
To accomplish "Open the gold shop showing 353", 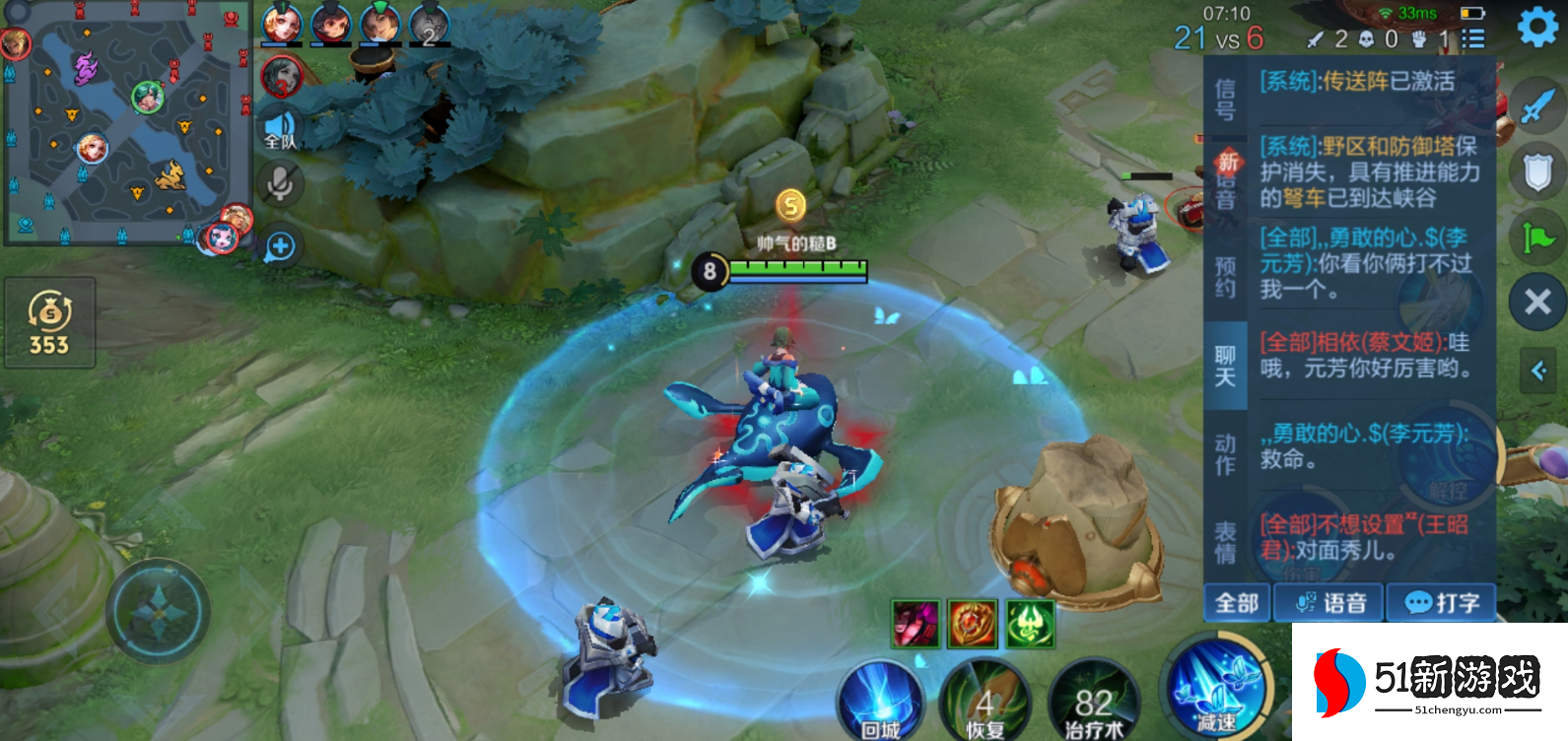I will tap(49, 323).
